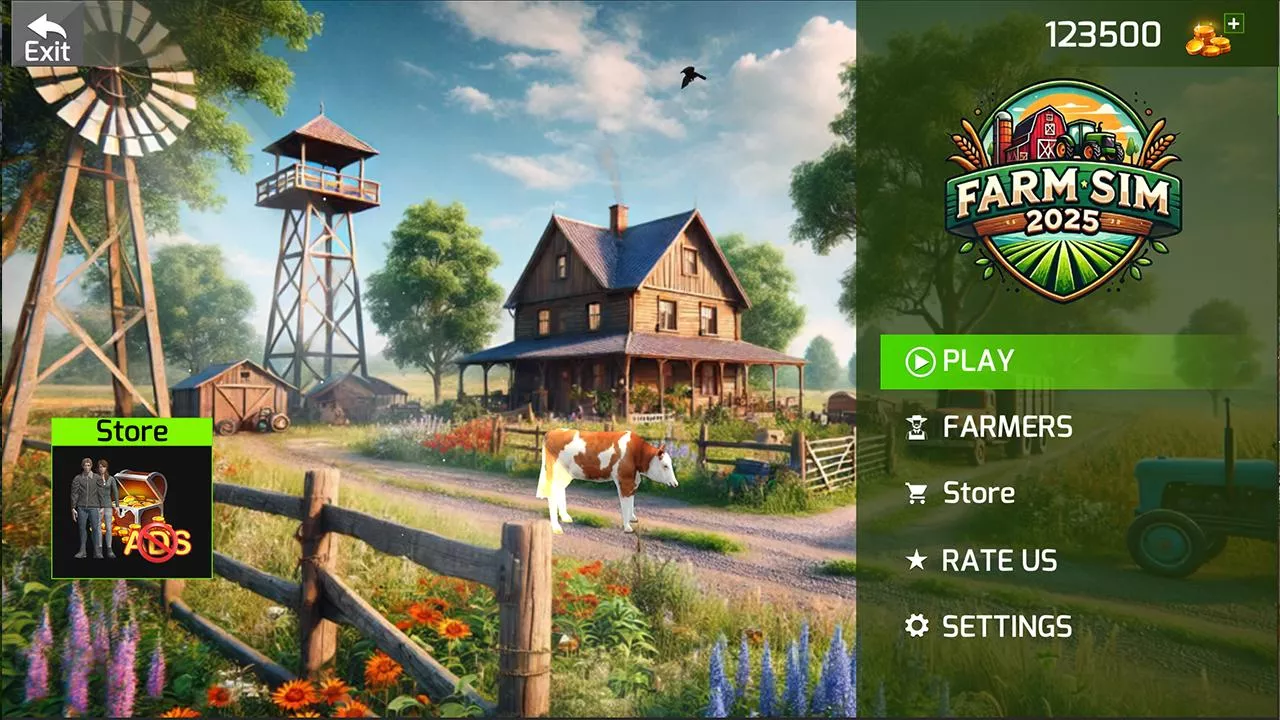Add coins via the gold coin plus icon

pos(1213,36)
